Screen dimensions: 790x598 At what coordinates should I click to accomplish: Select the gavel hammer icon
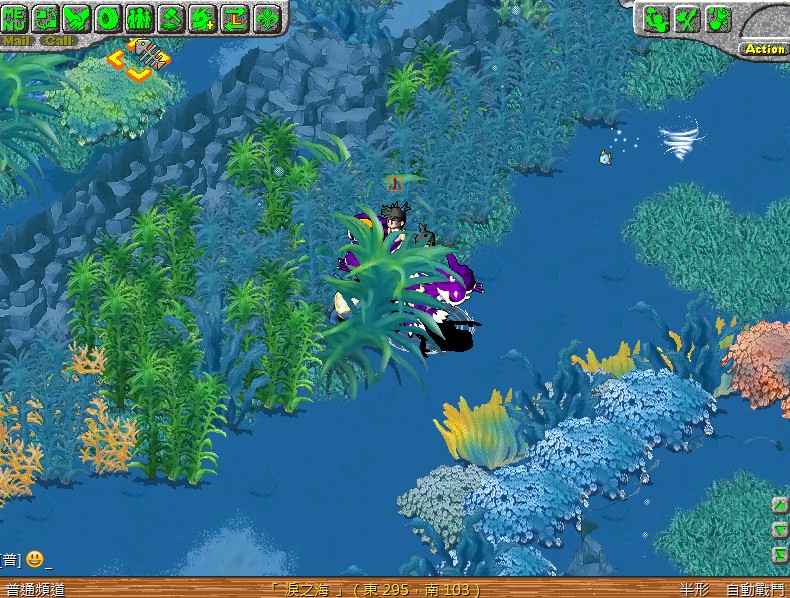(x=172, y=17)
